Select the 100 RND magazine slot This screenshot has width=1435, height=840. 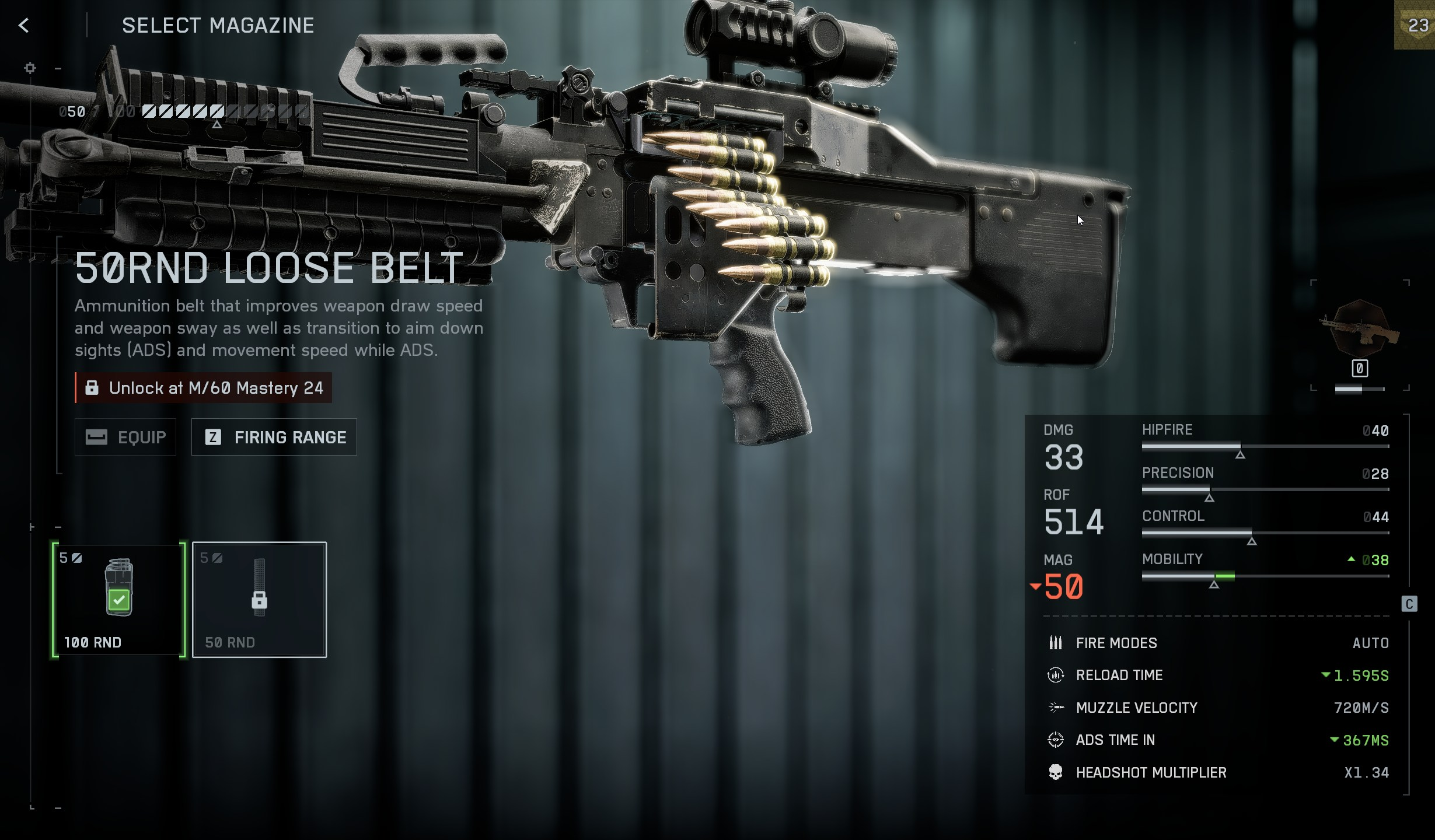[119, 599]
